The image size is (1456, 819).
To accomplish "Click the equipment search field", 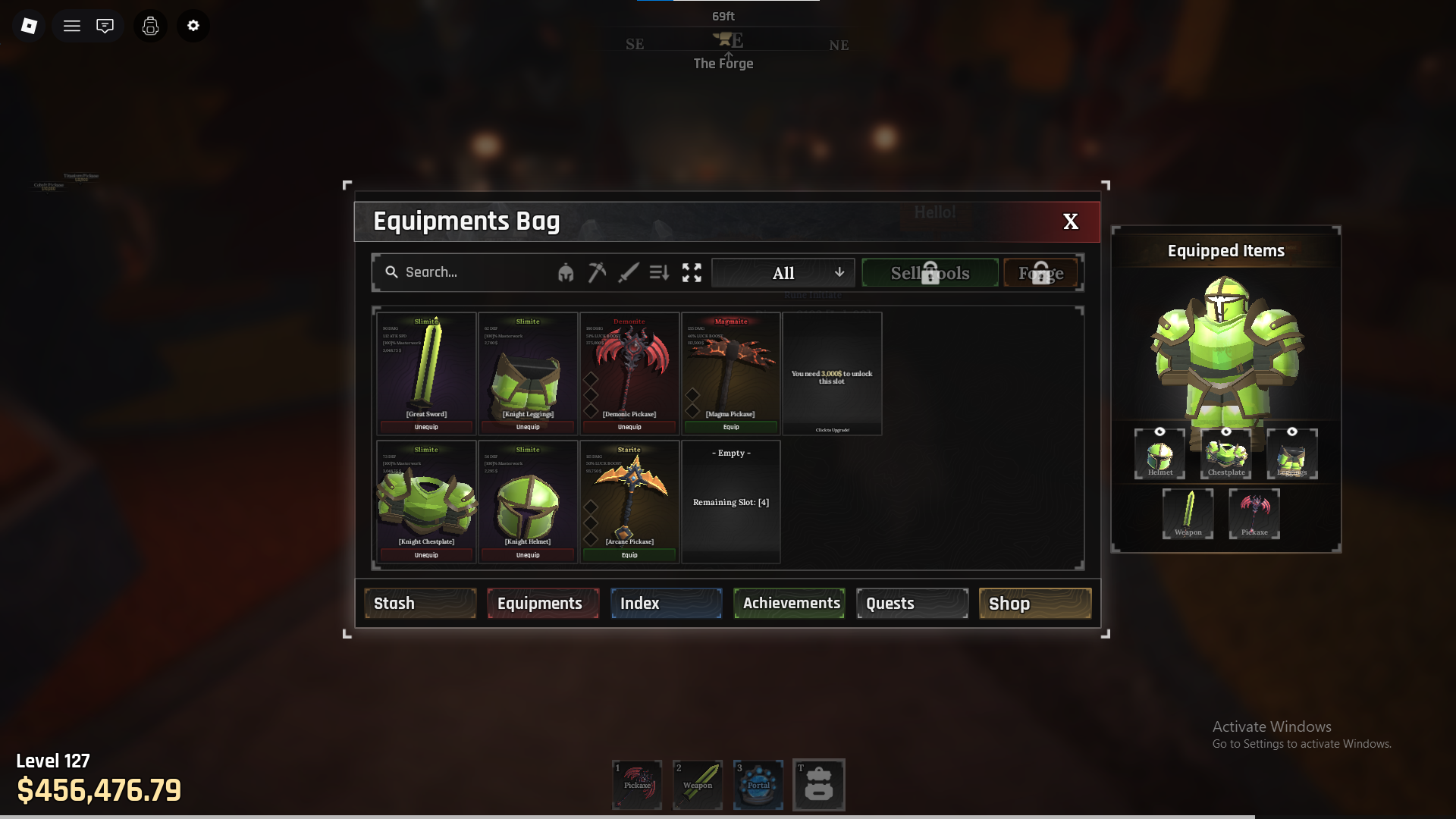I will (x=470, y=272).
